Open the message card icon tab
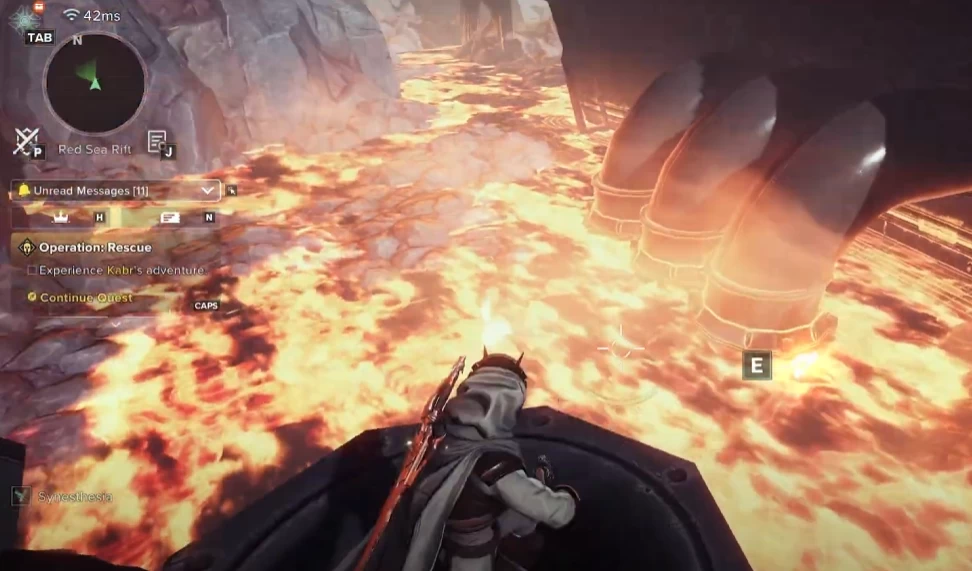Screen dimensions: 972x571 [169, 216]
